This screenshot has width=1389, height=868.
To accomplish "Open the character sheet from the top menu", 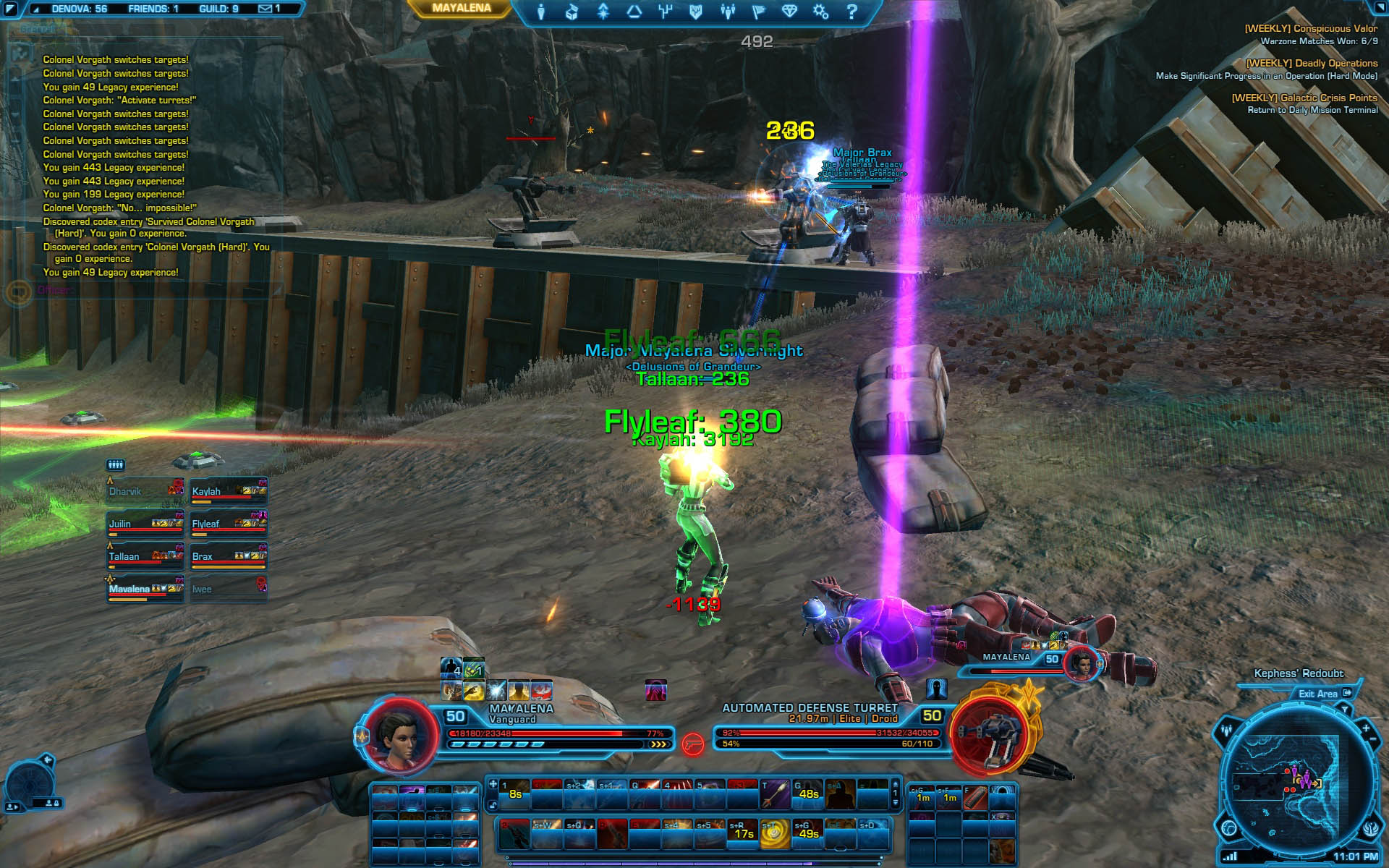I will 541,12.
